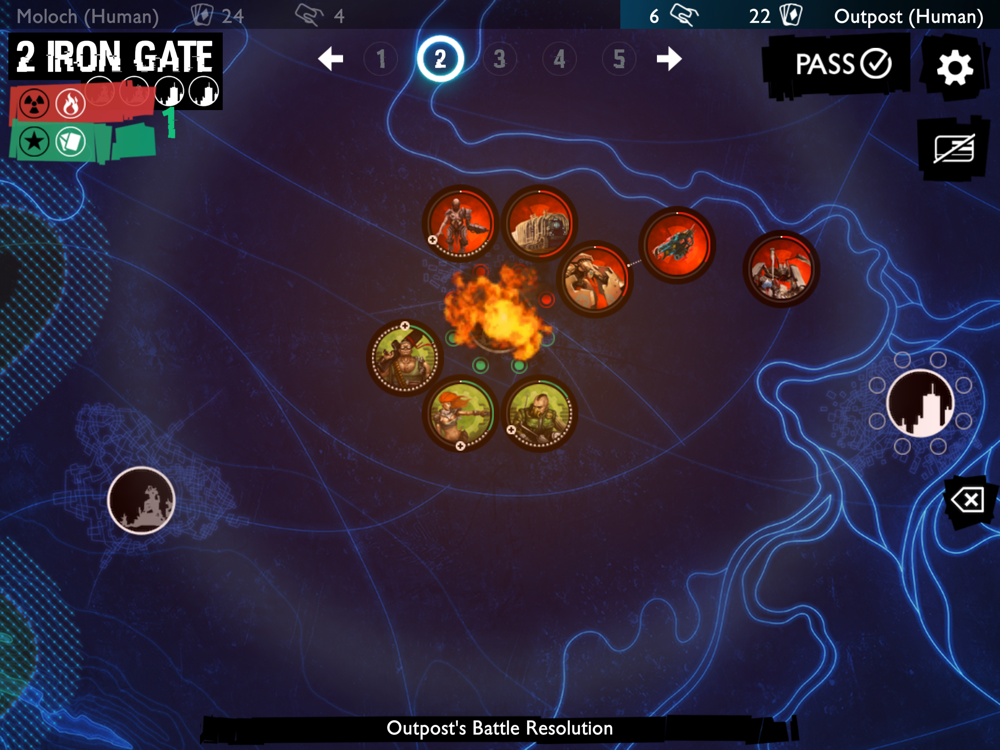This screenshot has width=1000, height=750.
Task: Select the armored train unit card
Action: tap(540, 223)
